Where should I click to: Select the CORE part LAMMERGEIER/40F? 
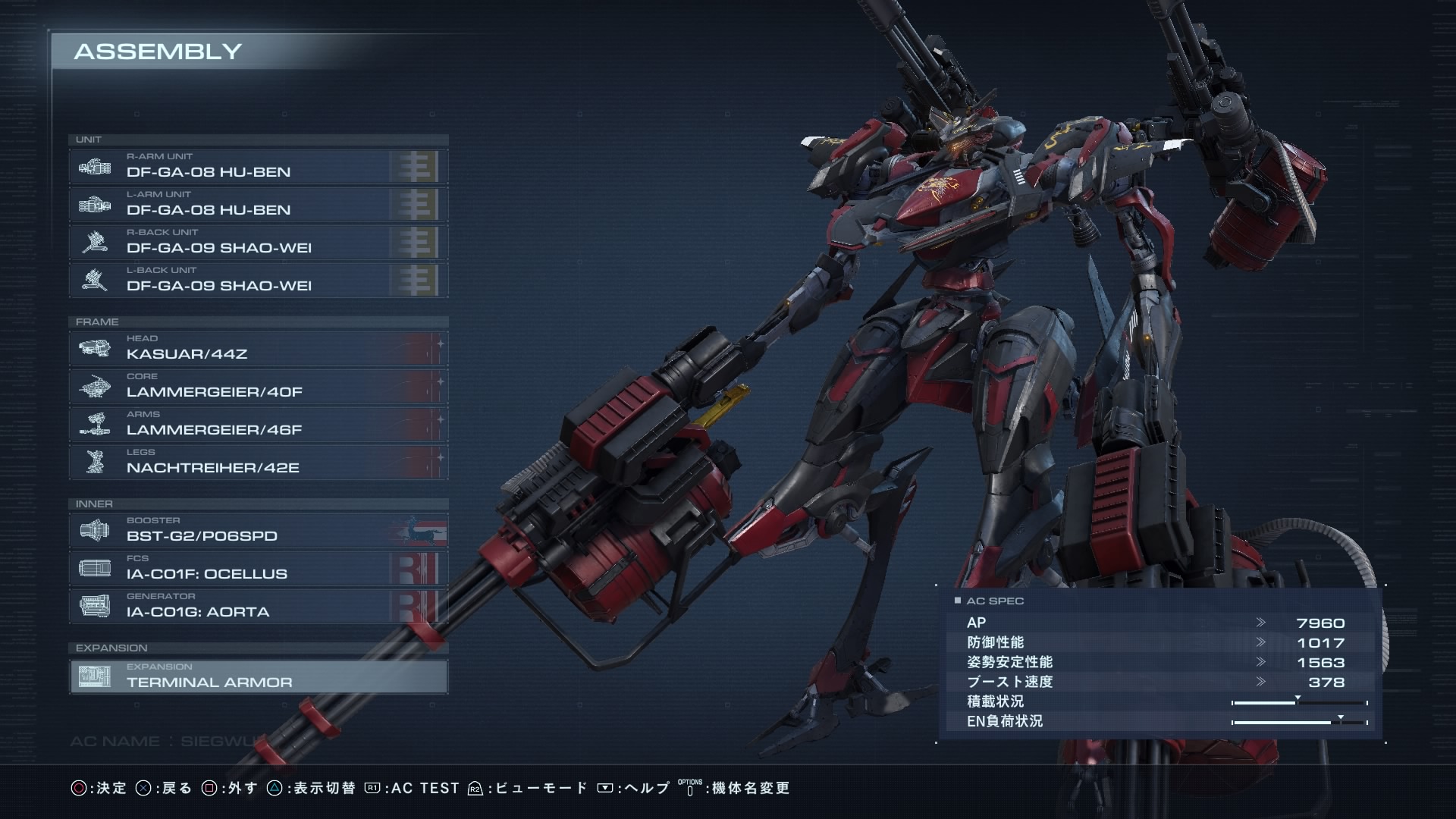258,386
